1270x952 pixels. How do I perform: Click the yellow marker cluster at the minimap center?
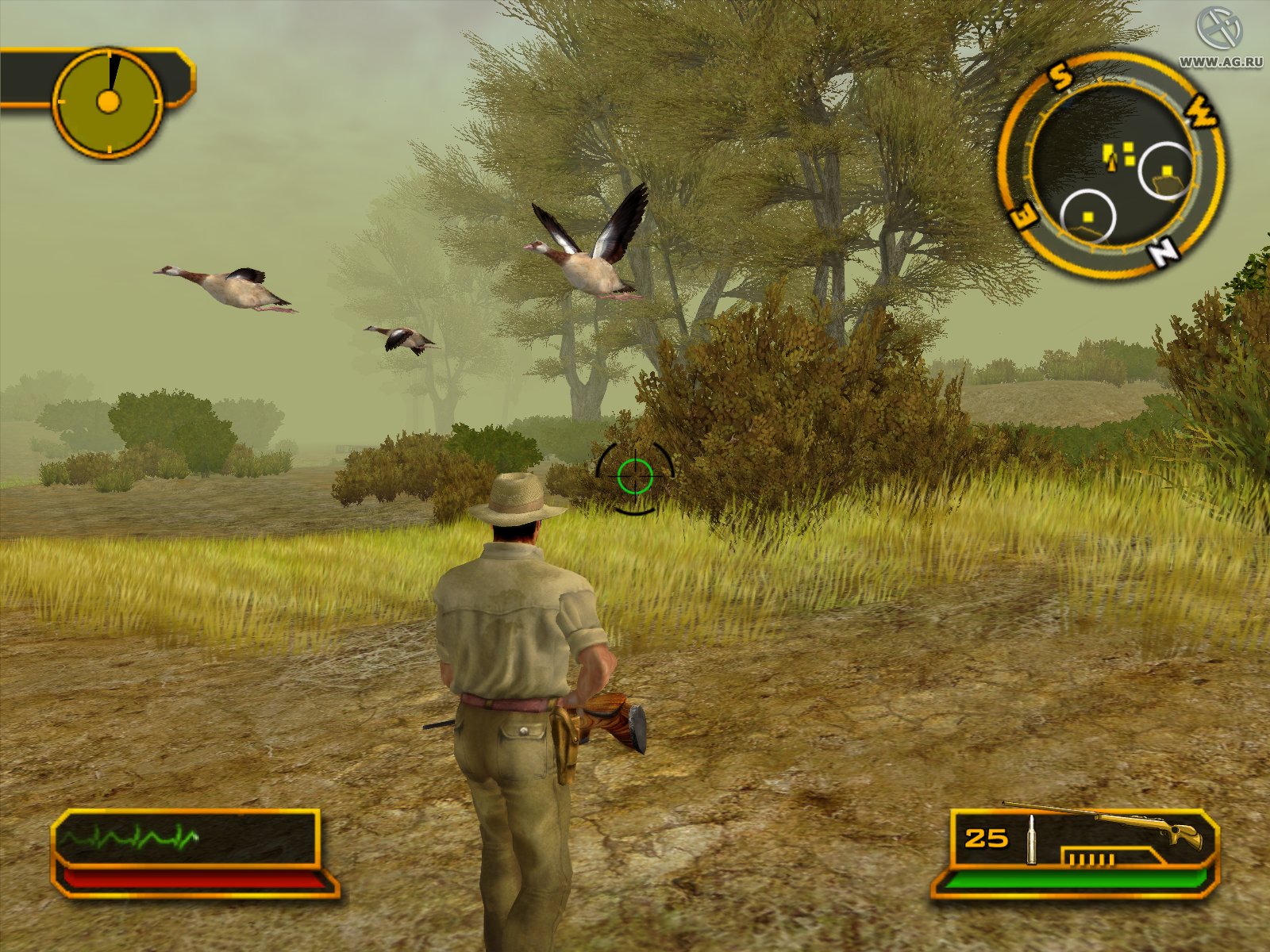point(1119,151)
